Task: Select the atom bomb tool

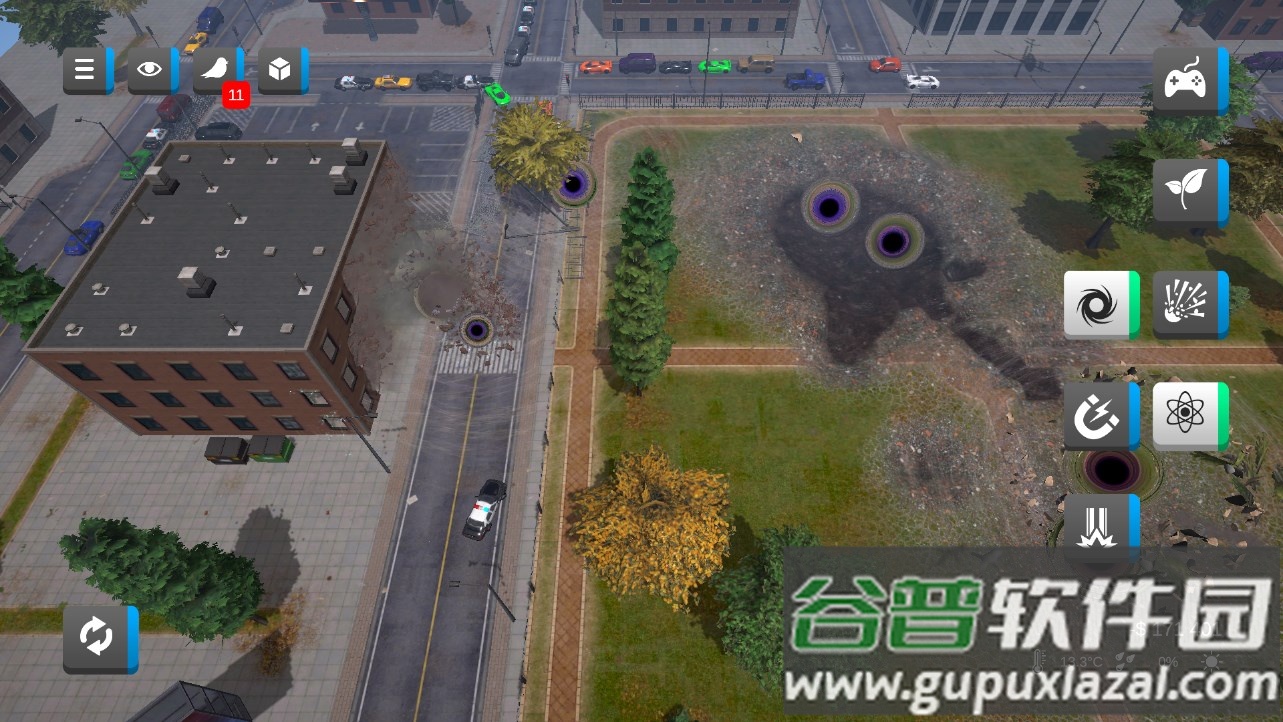Action: [x=1185, y=414]
